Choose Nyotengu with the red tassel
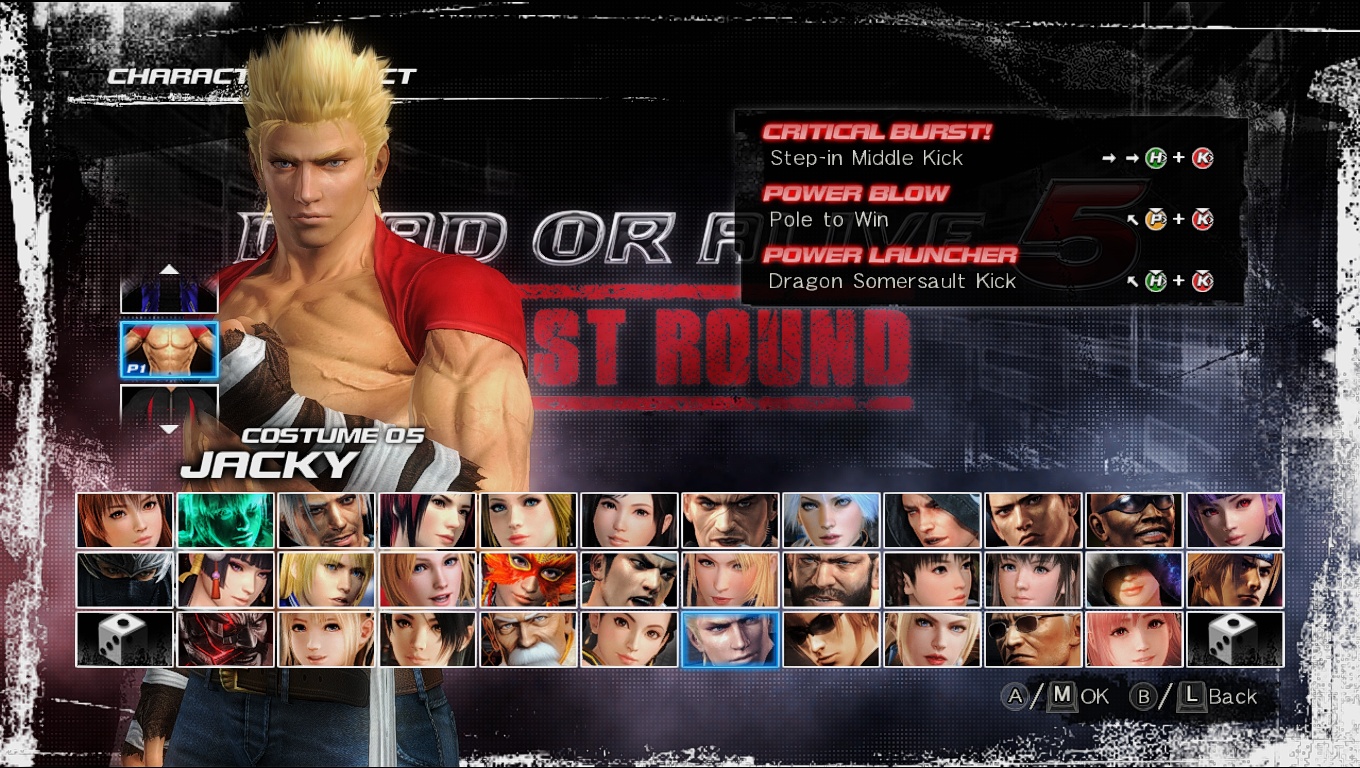1360x768 pixels. coord(226,580)
